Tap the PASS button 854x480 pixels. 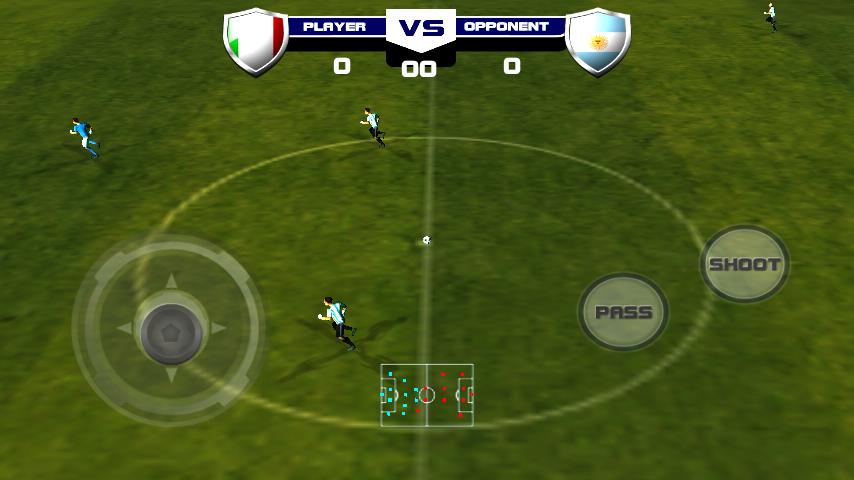623,312
